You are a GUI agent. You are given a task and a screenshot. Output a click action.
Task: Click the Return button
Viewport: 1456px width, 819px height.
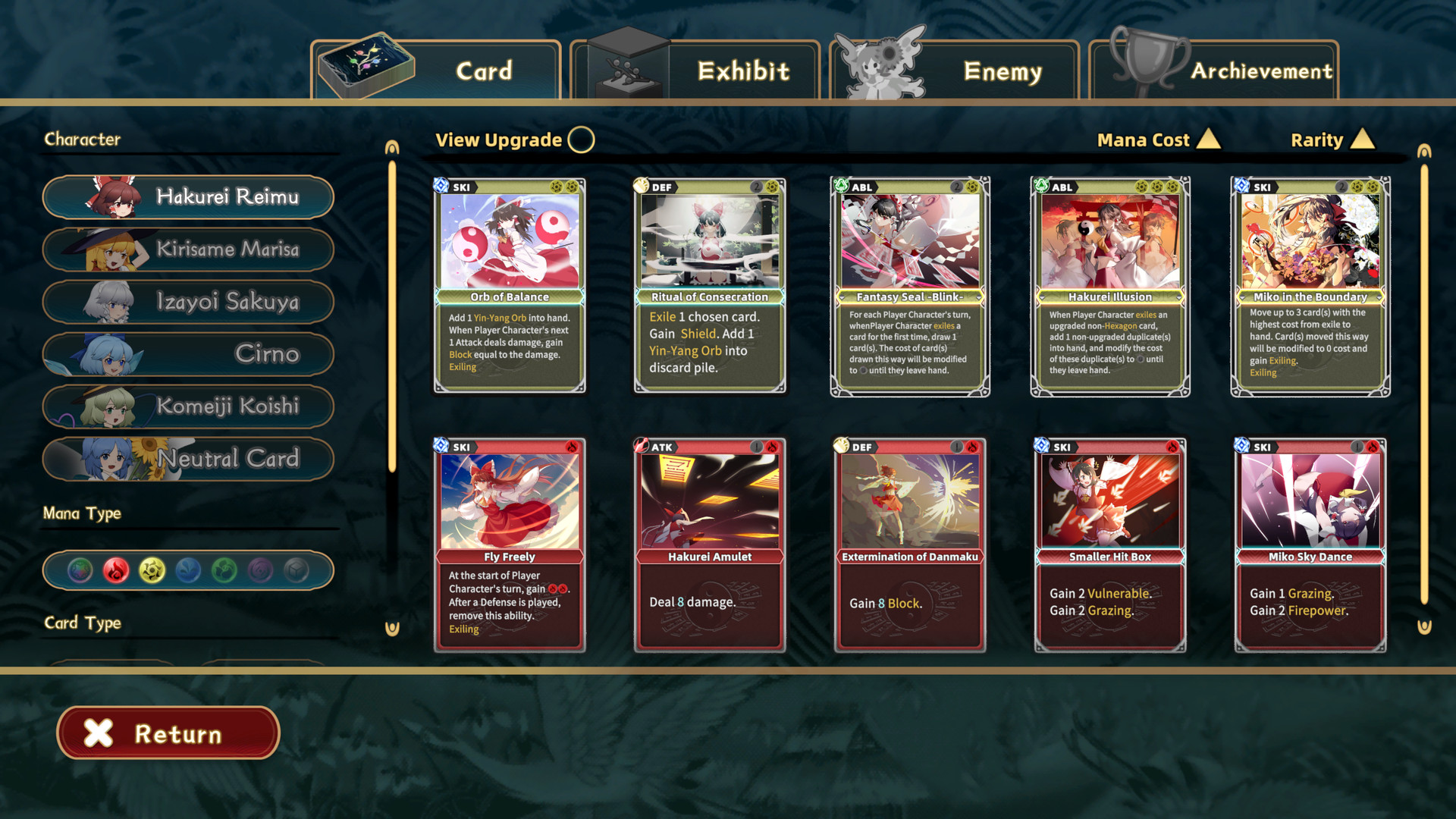(168, 733)
